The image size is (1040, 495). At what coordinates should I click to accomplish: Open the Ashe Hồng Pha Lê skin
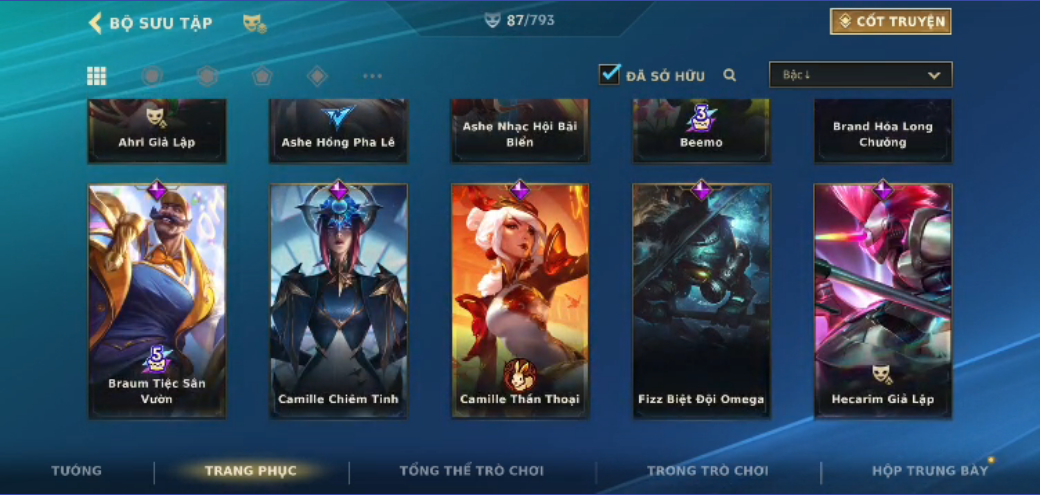338,131
